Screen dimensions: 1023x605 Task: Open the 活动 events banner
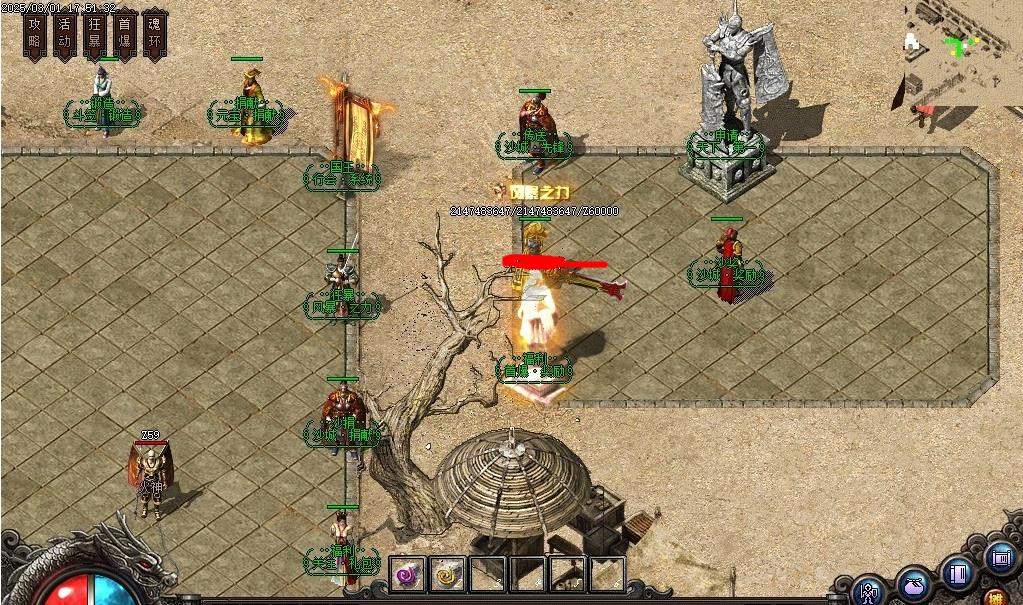click(65, 33)
